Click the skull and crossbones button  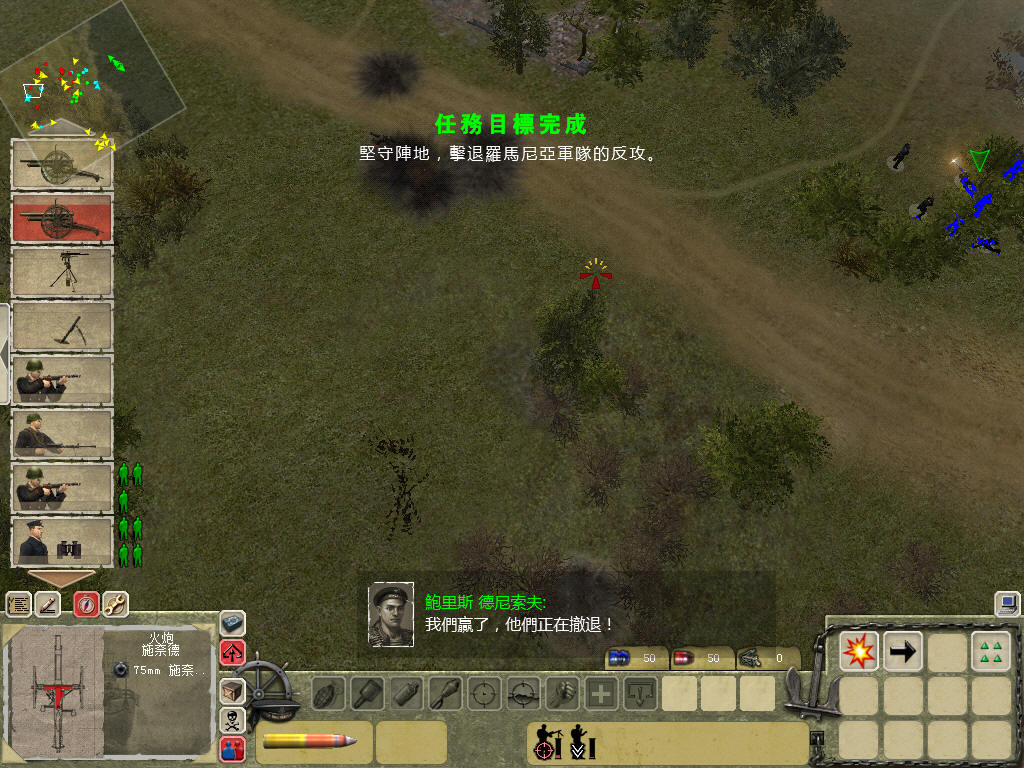(232, 719)
